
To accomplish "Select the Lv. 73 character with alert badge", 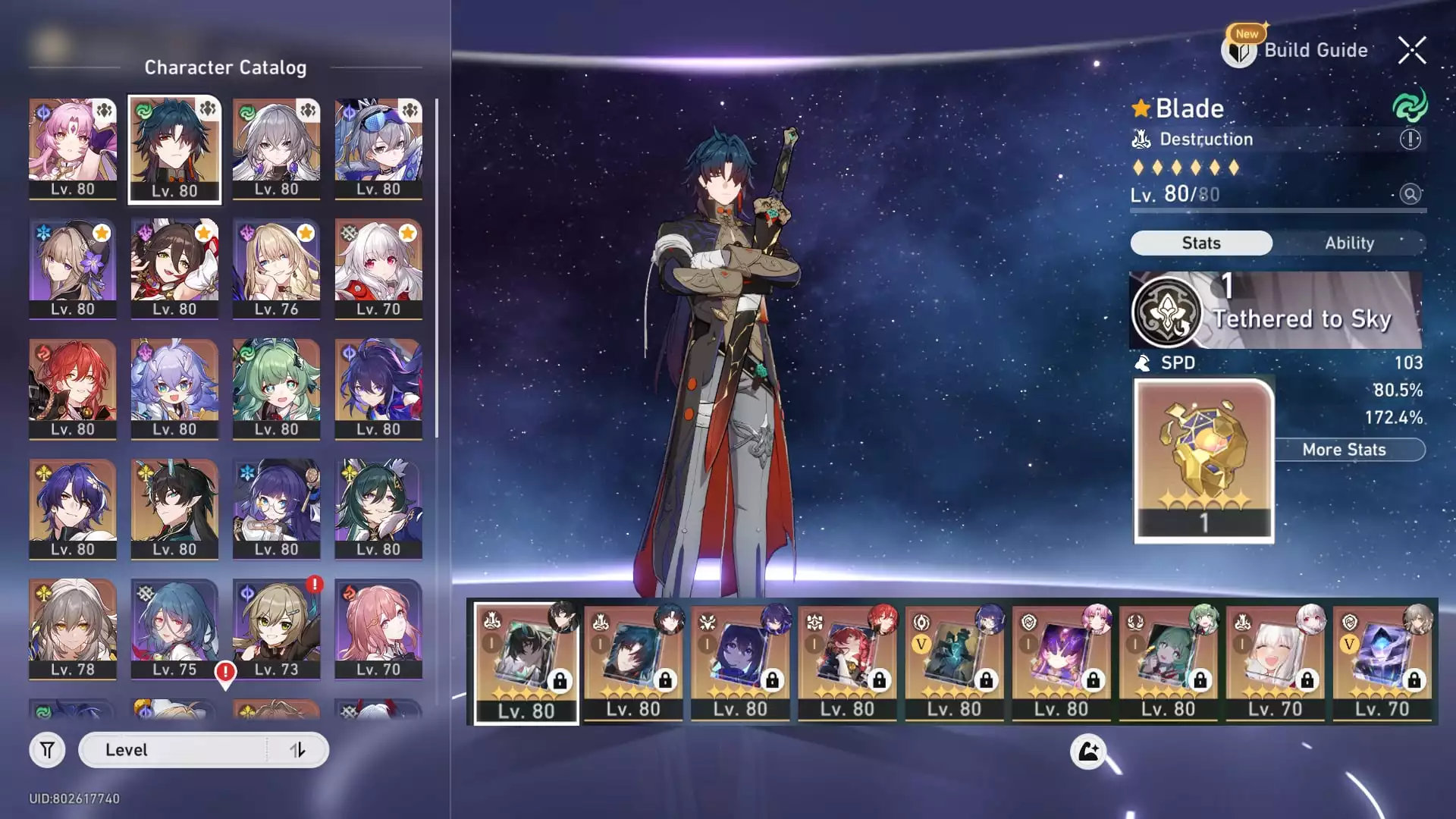I will pyautogui.click(x=276, y=629).
